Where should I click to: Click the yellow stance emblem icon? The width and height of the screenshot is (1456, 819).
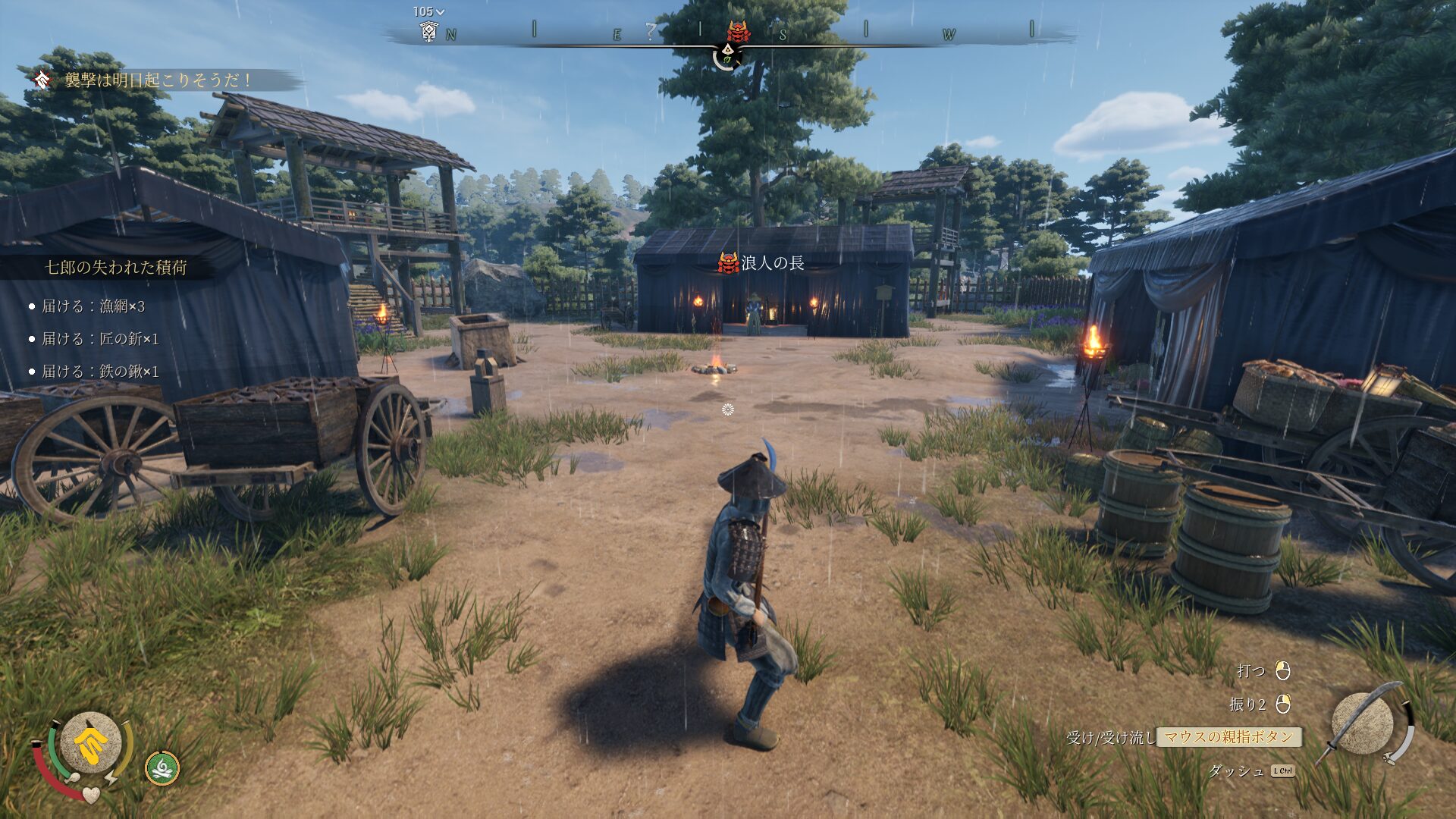91,745
